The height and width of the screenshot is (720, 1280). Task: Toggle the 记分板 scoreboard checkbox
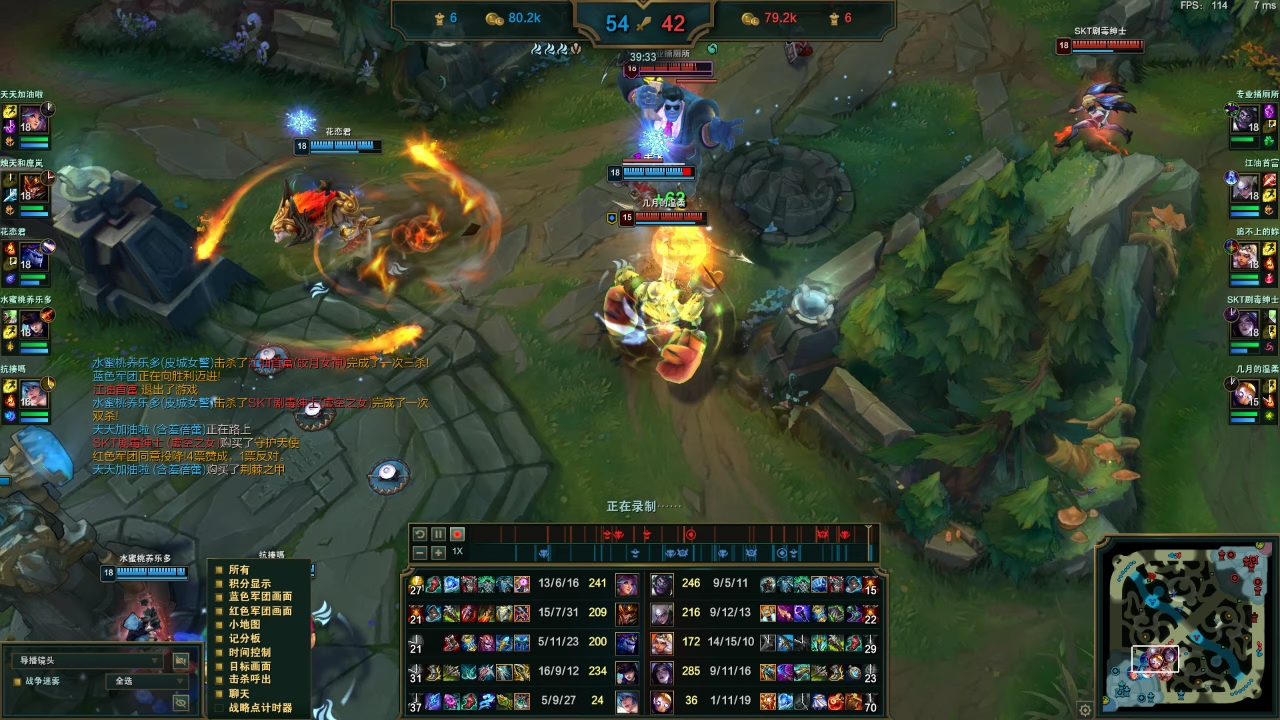pyautogui.click(x=219, y=638)
